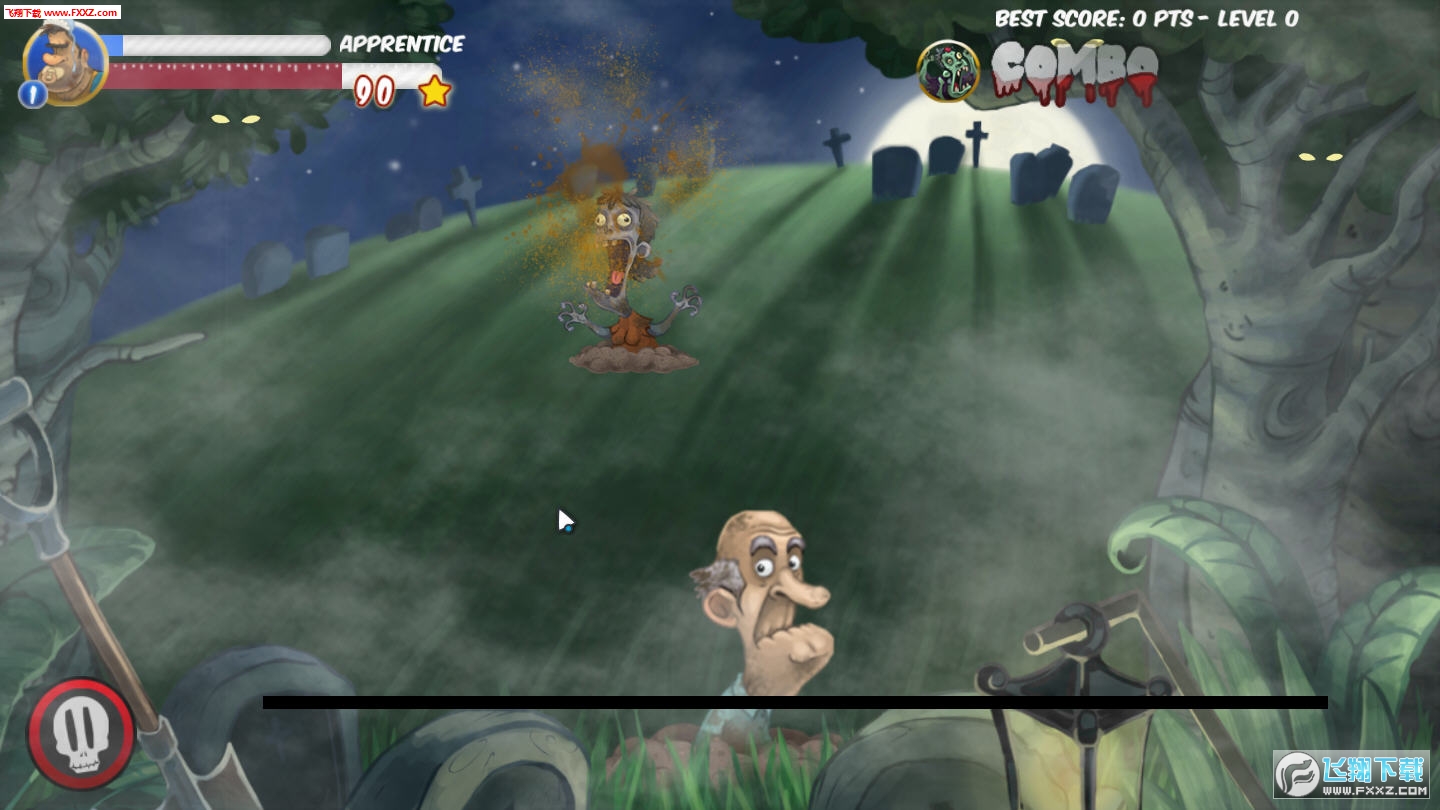1440x810 pixels.
Task: Click the gravedigger player portrait
Action: [66, 59]
